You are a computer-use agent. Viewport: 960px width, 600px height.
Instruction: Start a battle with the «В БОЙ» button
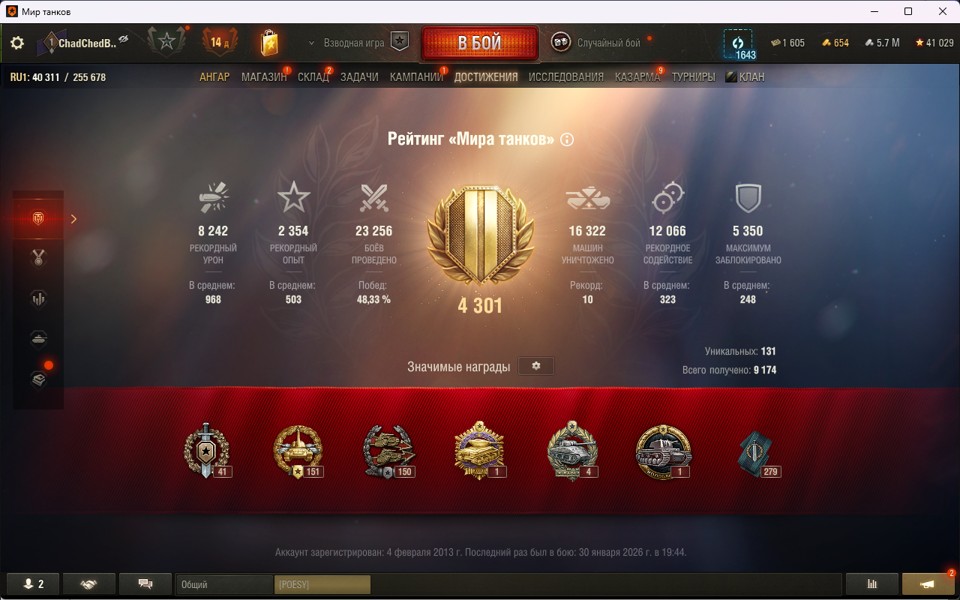click(480, 44)
